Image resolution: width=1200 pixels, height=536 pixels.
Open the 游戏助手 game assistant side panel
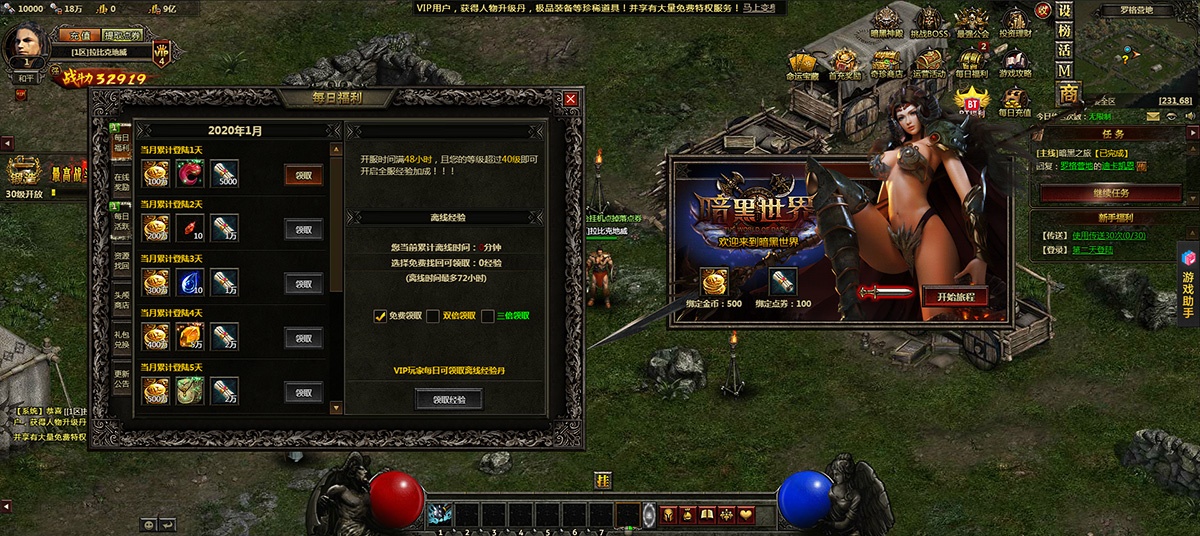tap(1188, 284)
